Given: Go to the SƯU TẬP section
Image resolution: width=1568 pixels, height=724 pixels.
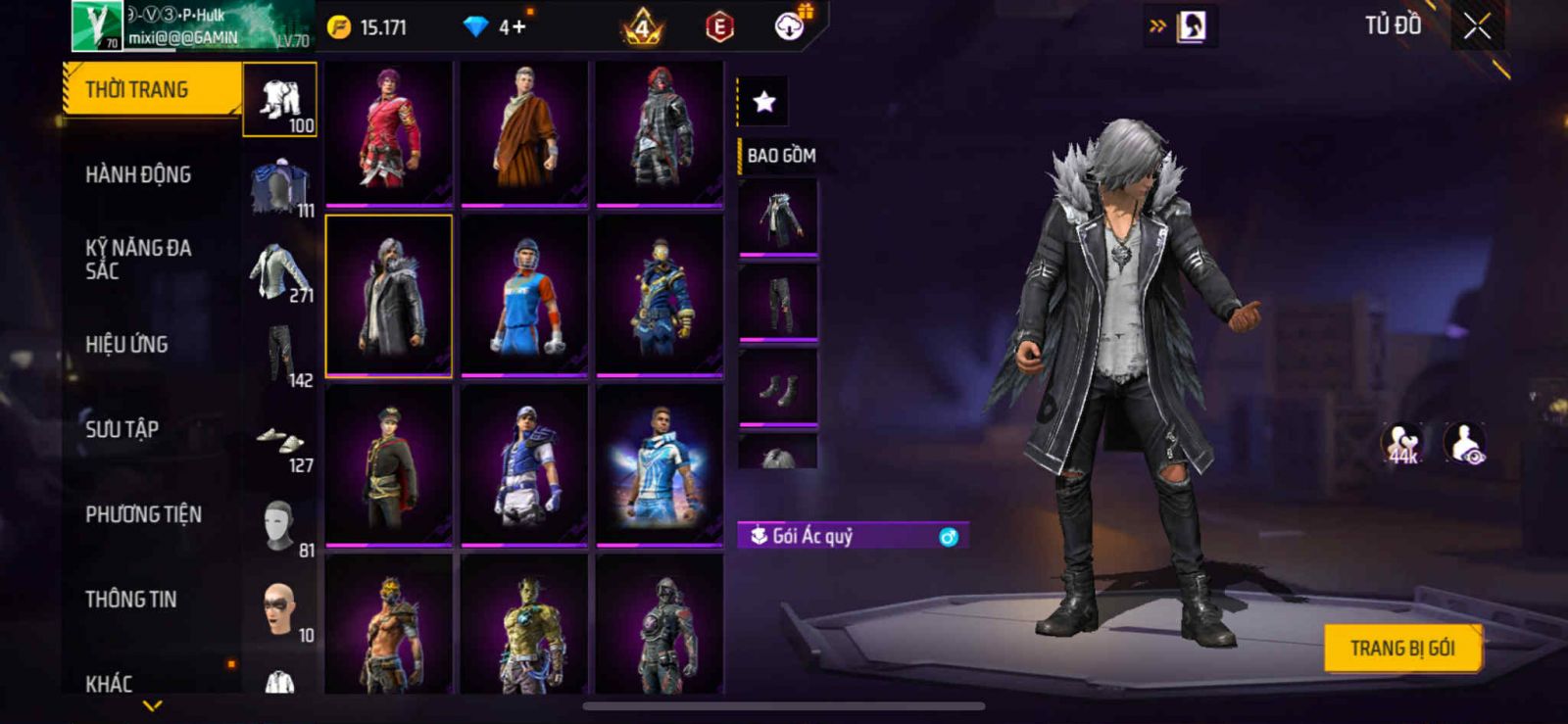Looking at the screenshot, I should click(x=122, y=429).
